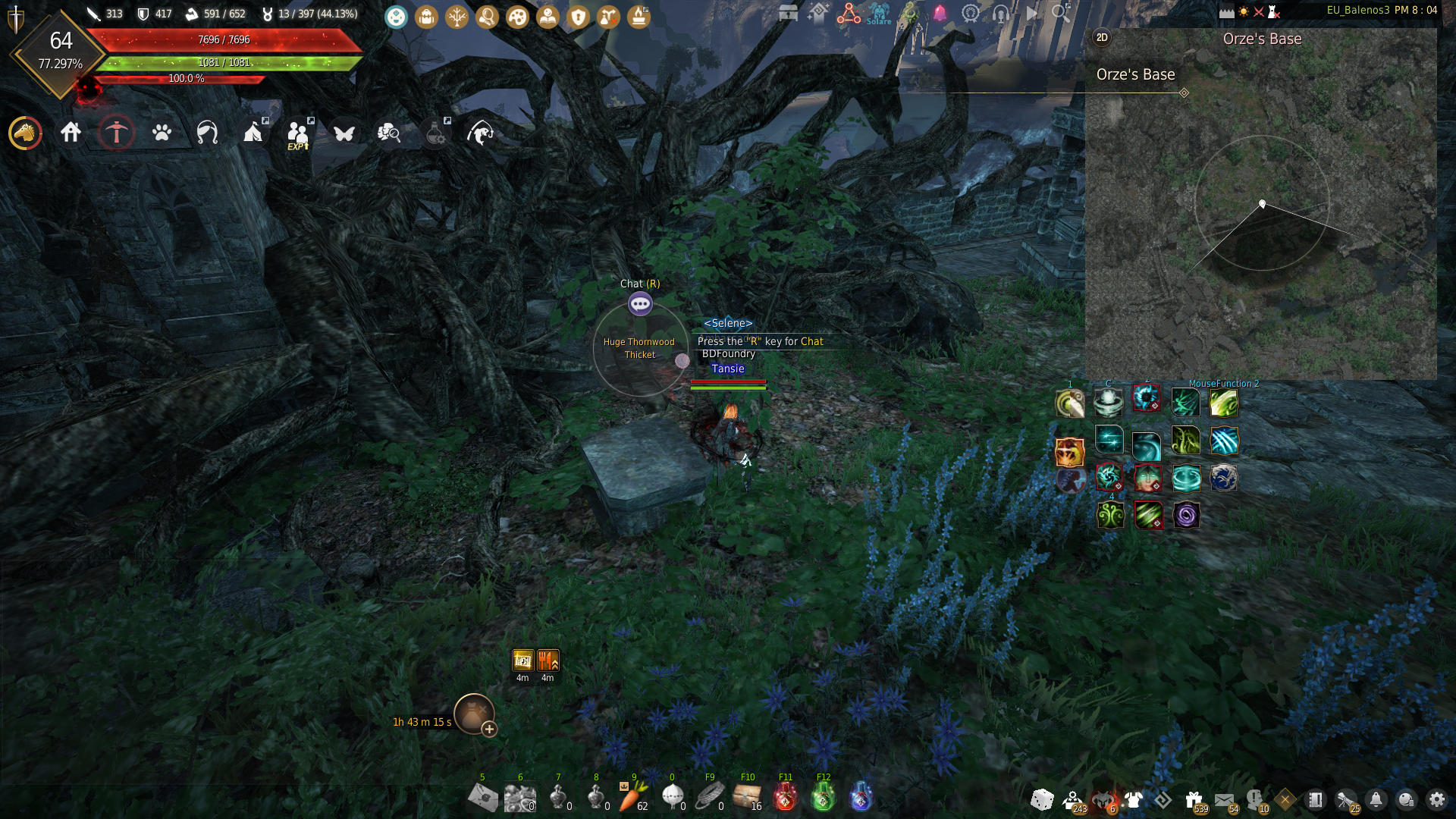
Task: Open the mail envelope with 54 badge
Action: coord(1224,799)
